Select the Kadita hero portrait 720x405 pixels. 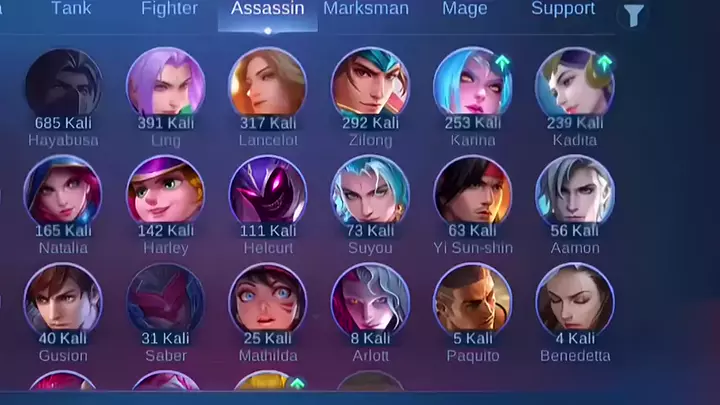(x=574, y=84)
